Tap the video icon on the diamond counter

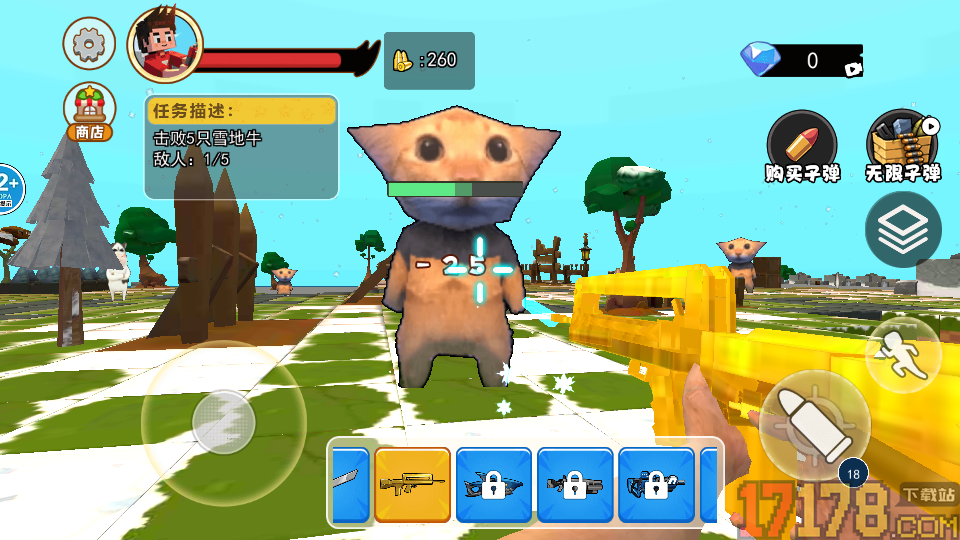click(x=853, y=69)
